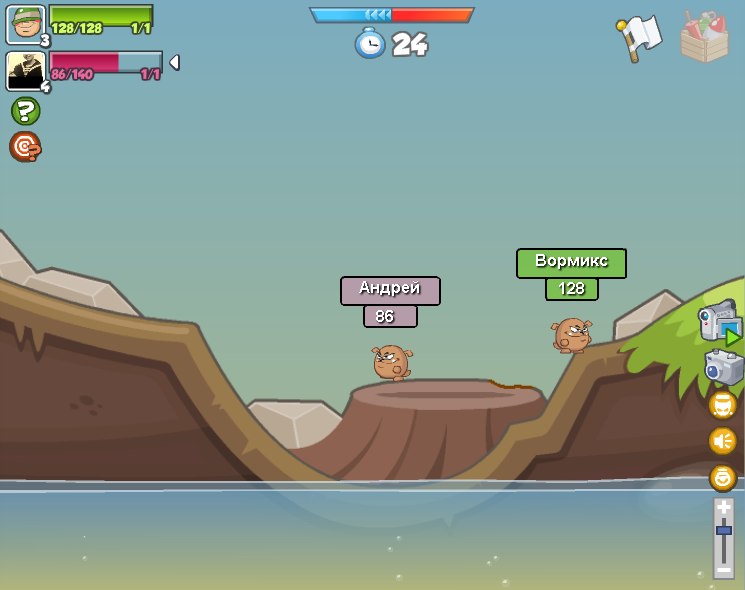The width and height of the screenshot is (745, 590).
Task: Click the zoom-out minus button
Action: click(724, 570)
